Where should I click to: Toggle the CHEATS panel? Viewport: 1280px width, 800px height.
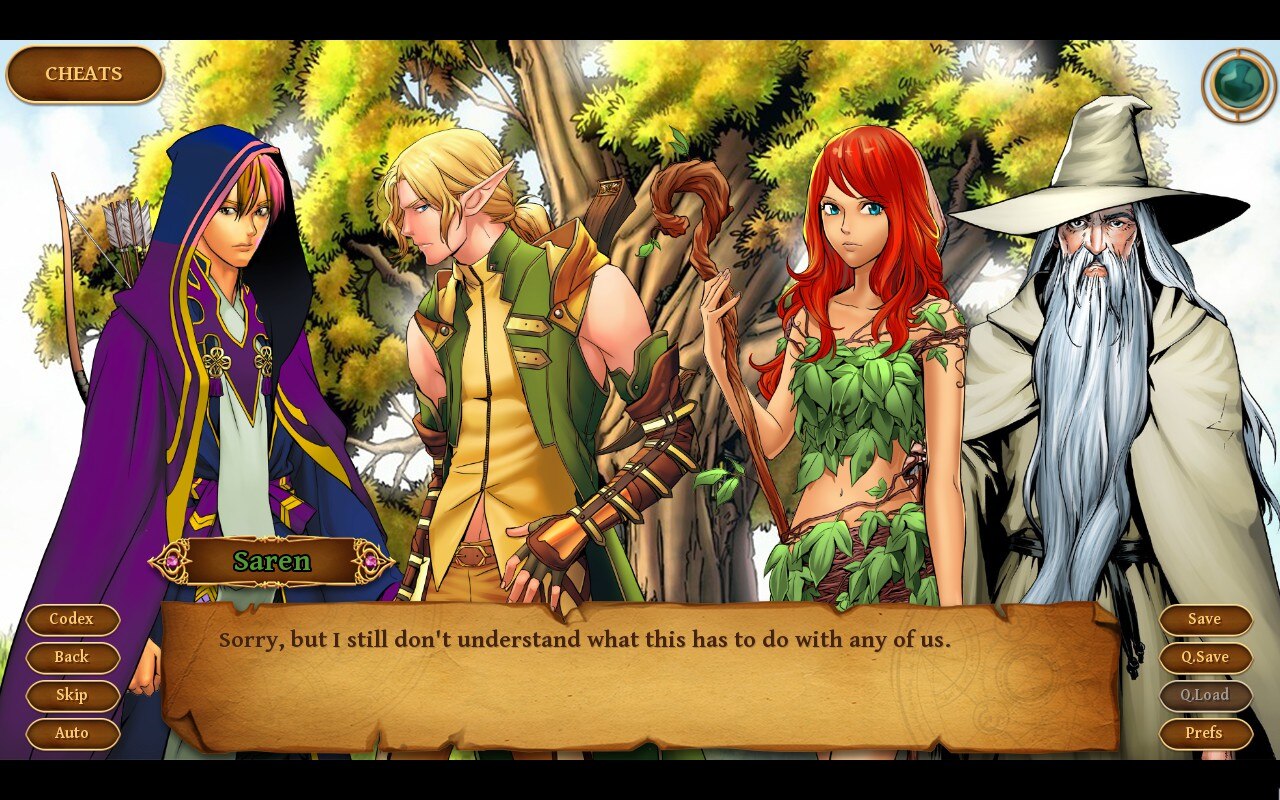(x=84, y=72)
